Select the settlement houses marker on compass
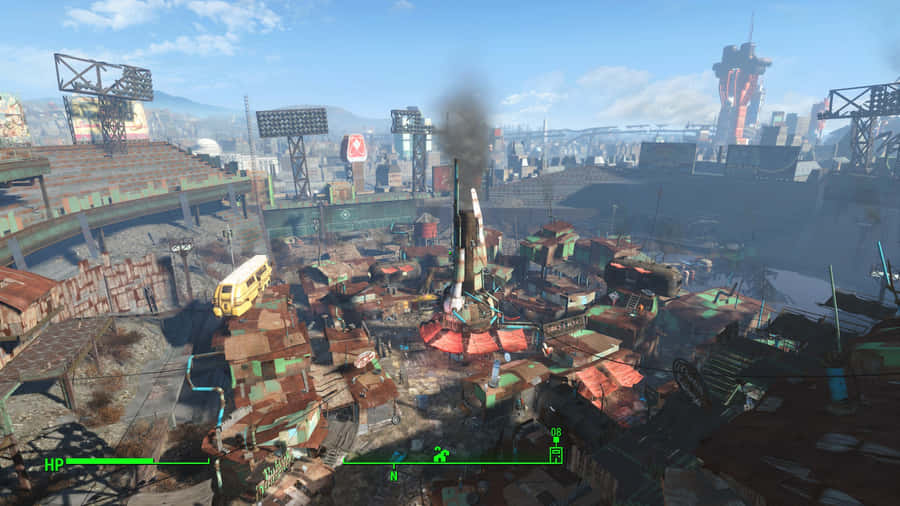Image resolution: width=900 pixels, height=506 pixels. (x=441, y=454)
